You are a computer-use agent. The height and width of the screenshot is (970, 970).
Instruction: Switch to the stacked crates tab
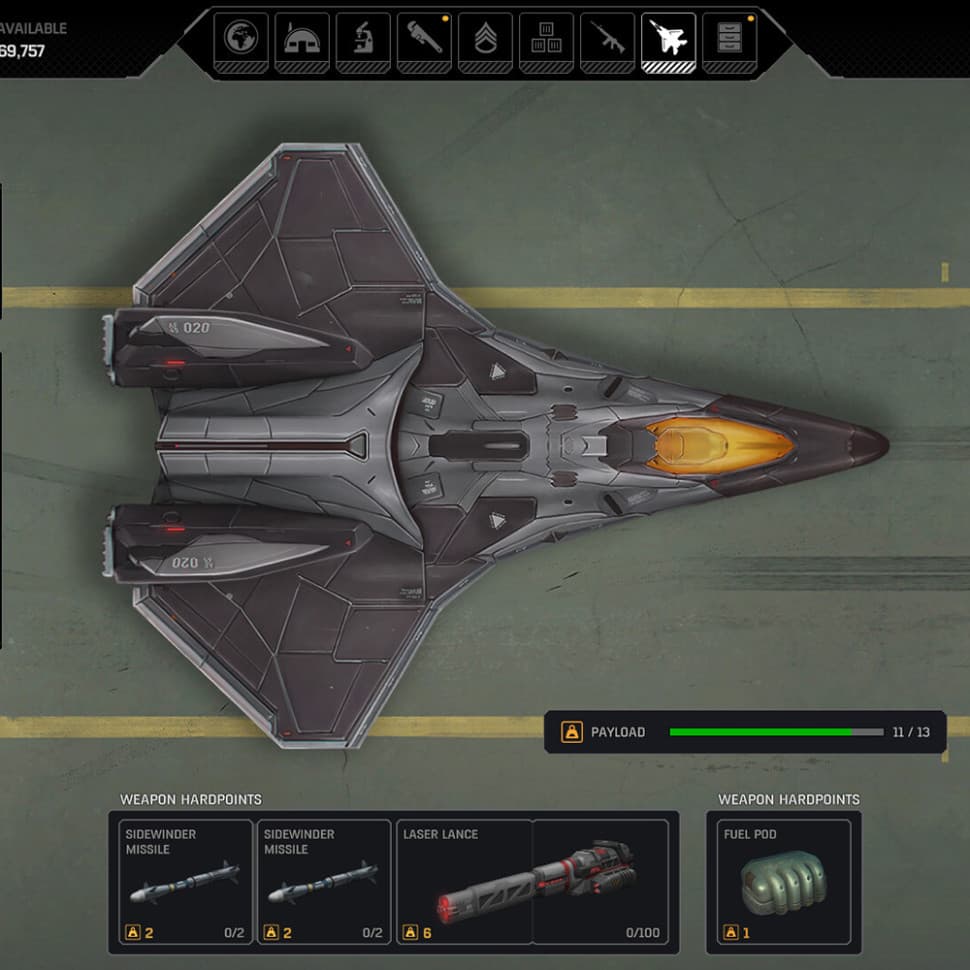coord(546,40)
